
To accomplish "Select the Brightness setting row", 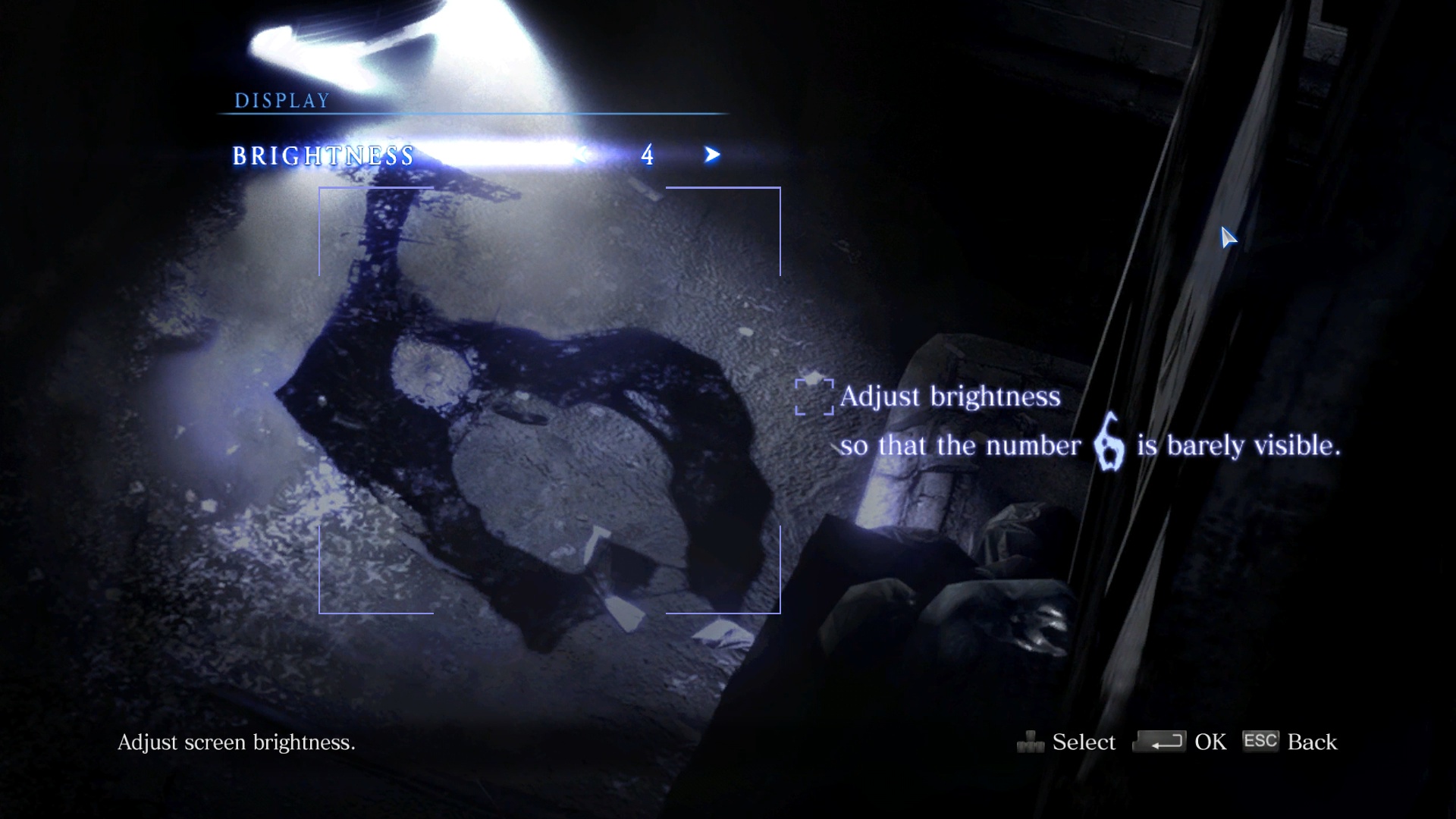I will [x=324, y=155].
